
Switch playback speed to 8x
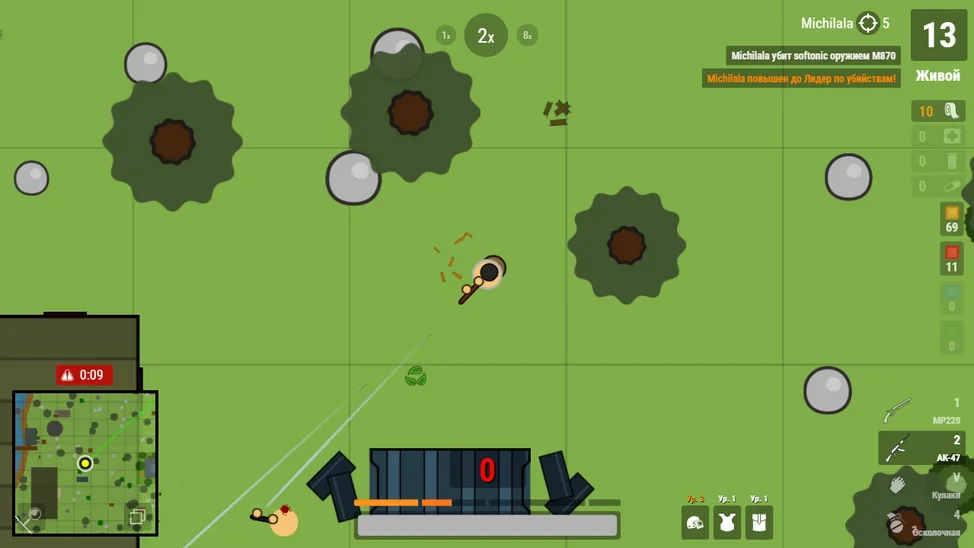527,35
